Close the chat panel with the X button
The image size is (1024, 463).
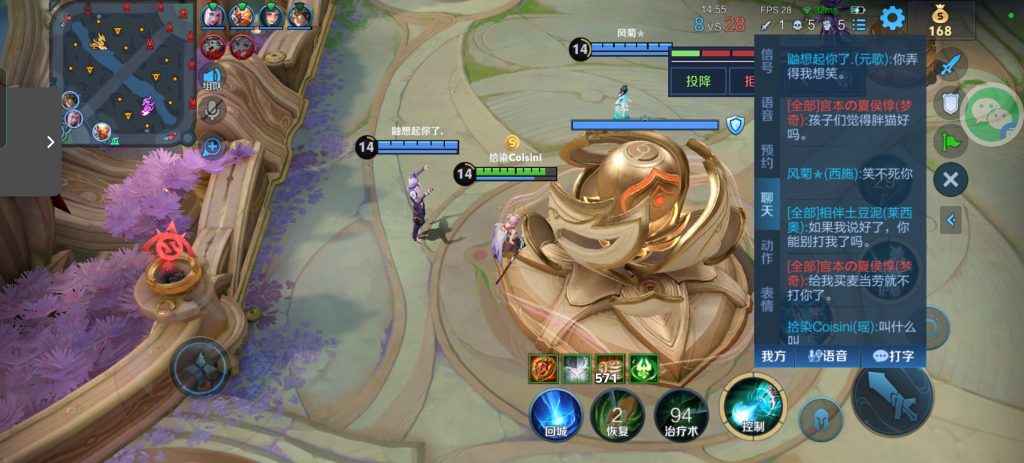[950, 180]
